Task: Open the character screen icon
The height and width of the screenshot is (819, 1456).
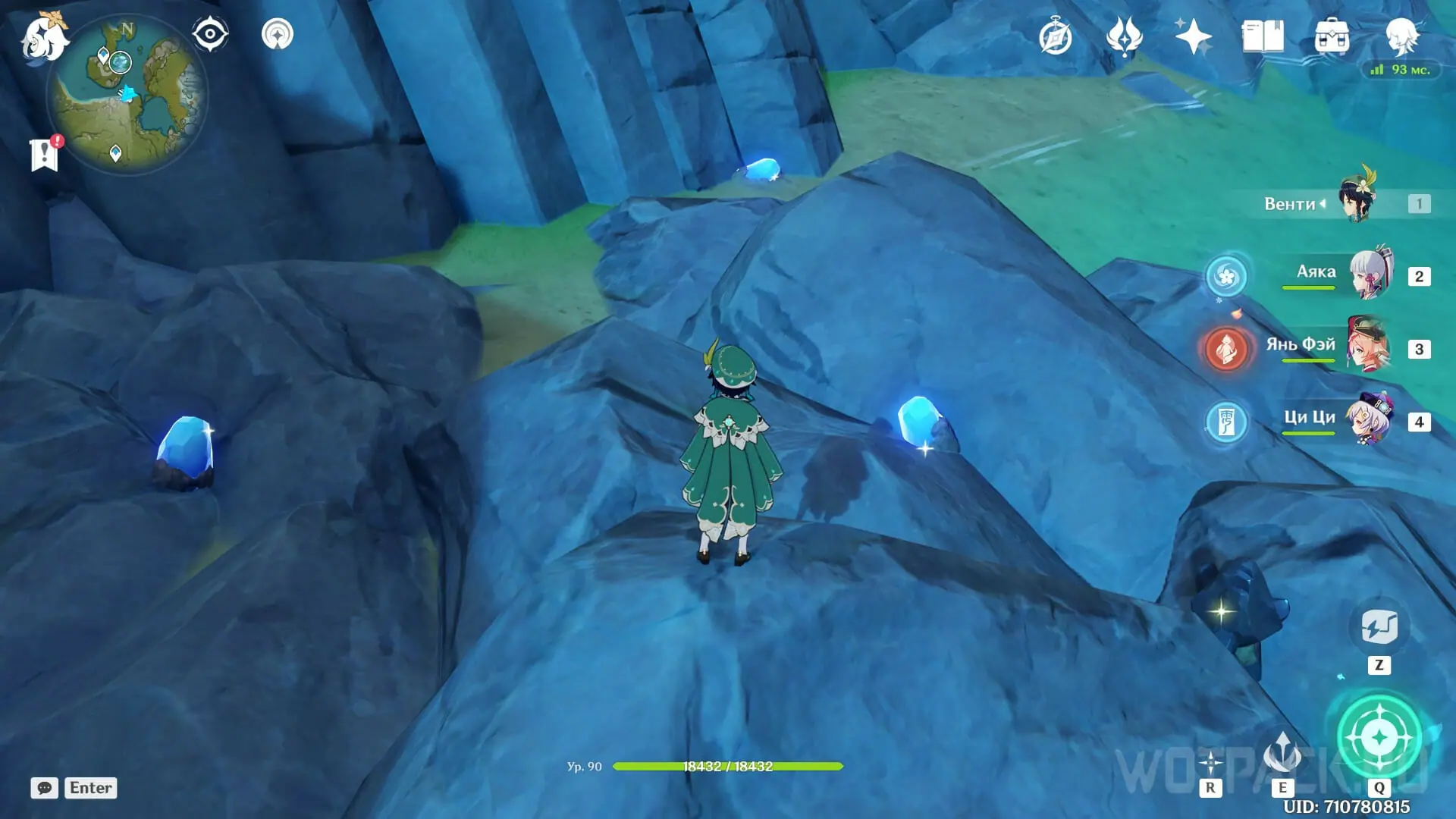Action: tap(1401, 36)
